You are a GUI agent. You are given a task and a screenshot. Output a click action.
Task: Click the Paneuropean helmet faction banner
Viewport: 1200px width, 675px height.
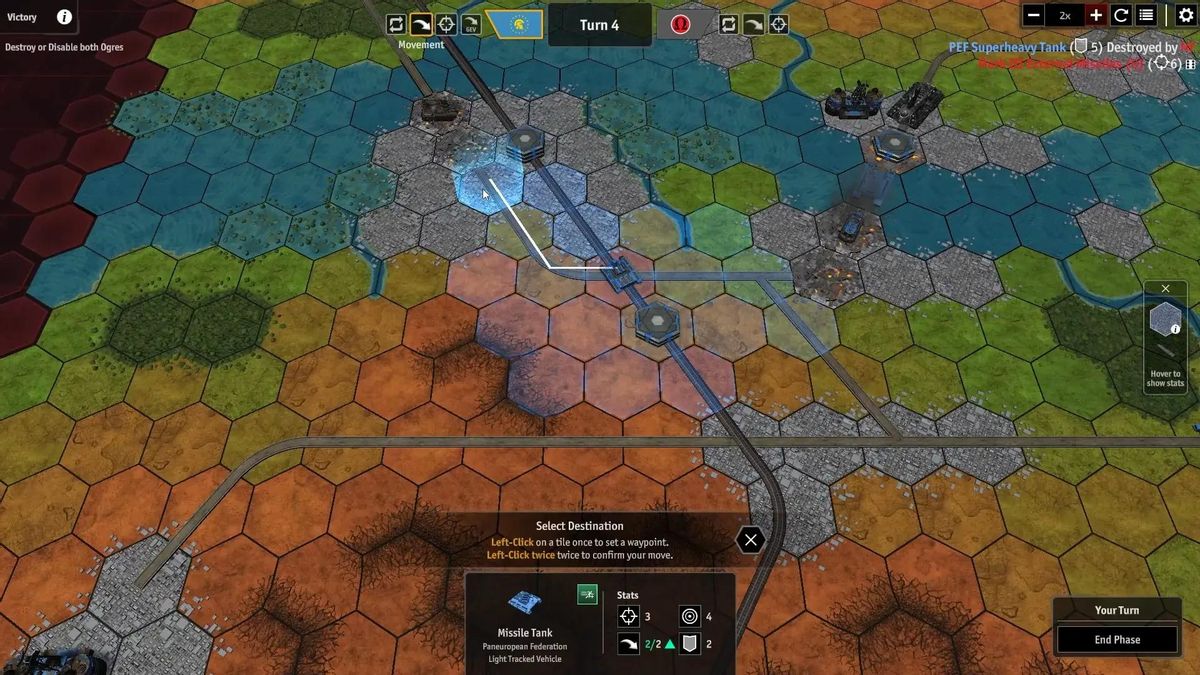516,25
